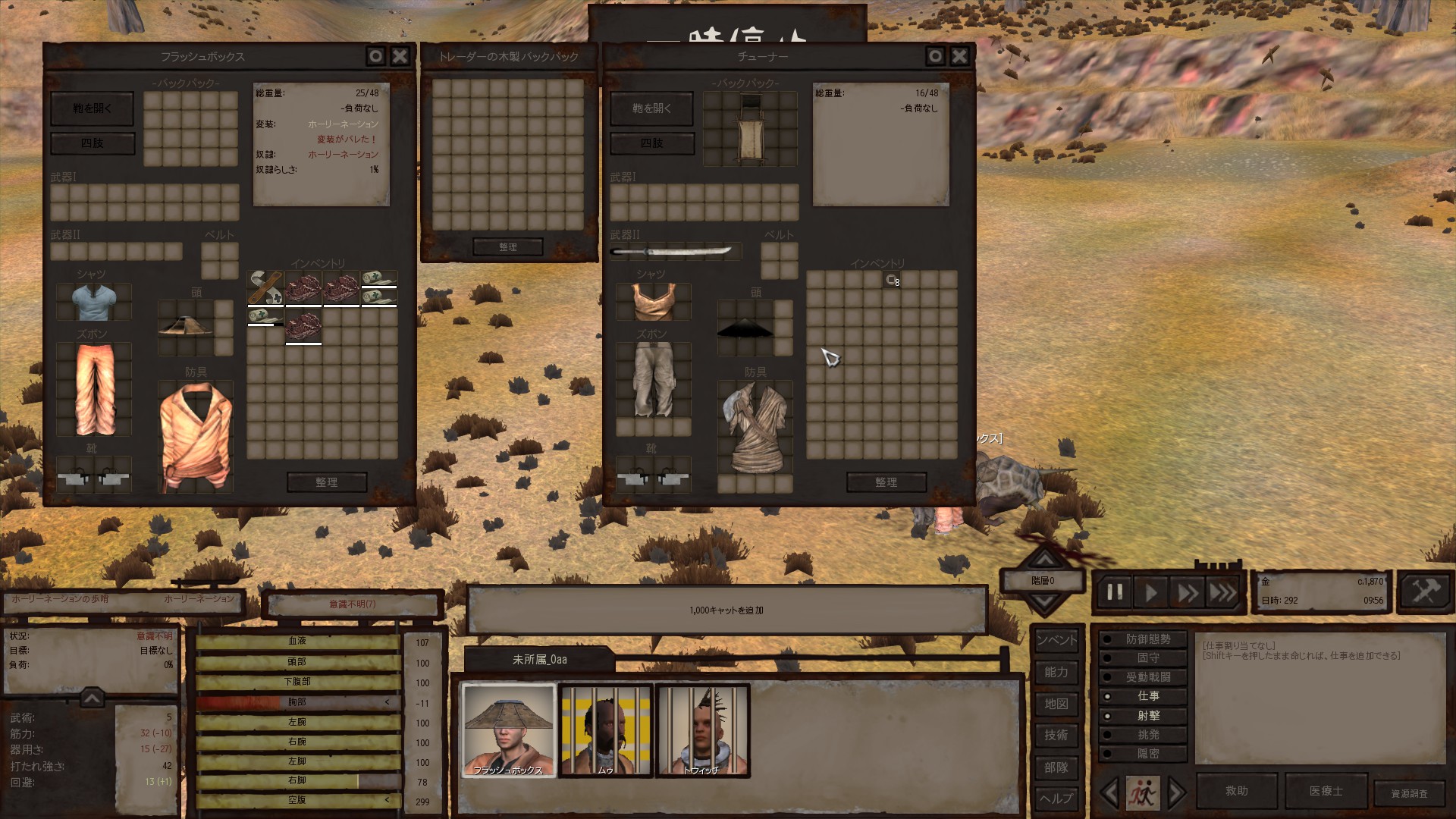This screenshot has height=819, width=1456.
Task: Select the wooden backpack in チューナー's backpack slot
Action: click(x=750, y=129)
